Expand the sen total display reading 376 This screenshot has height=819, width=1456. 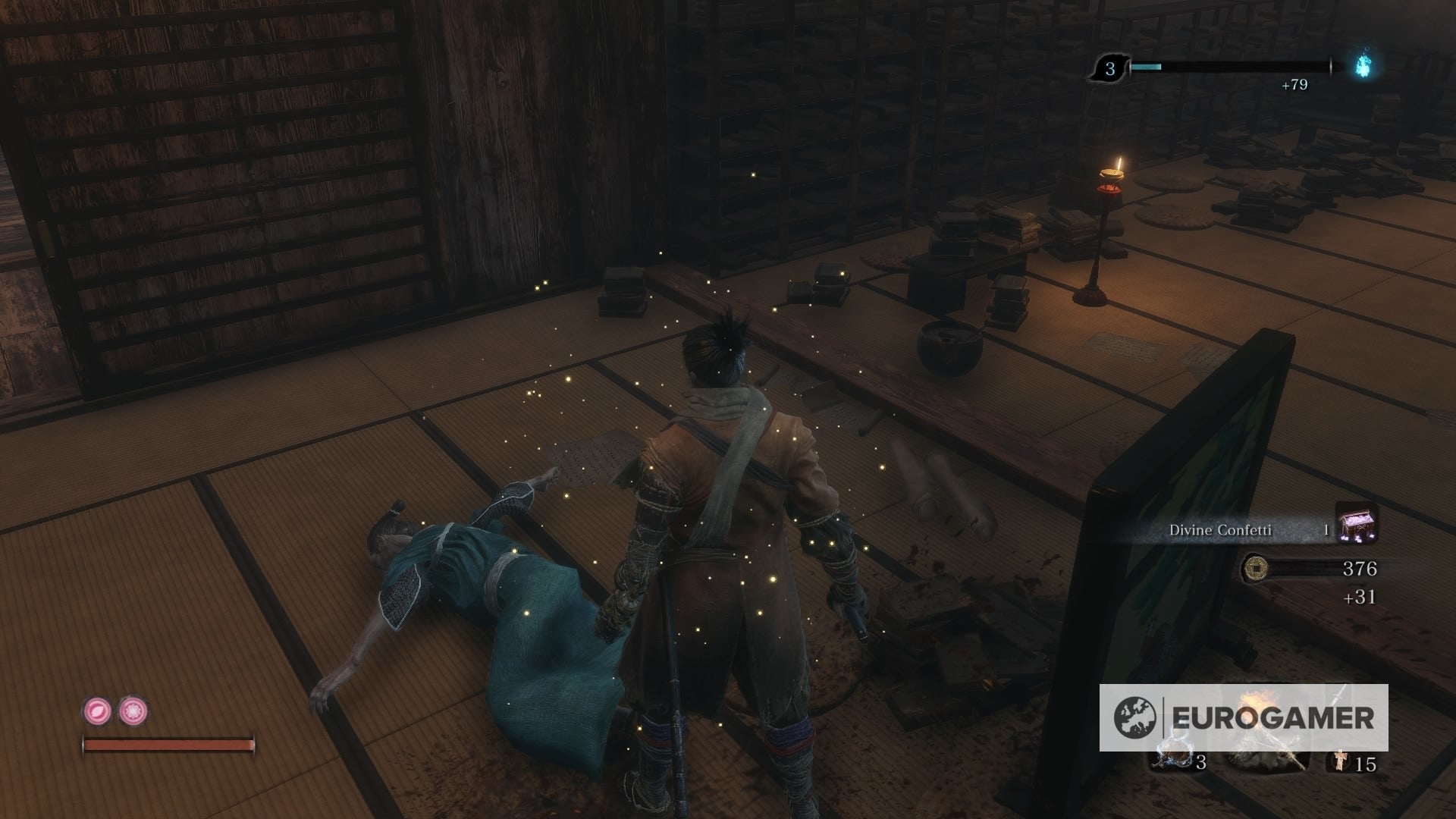[1360, 569]
